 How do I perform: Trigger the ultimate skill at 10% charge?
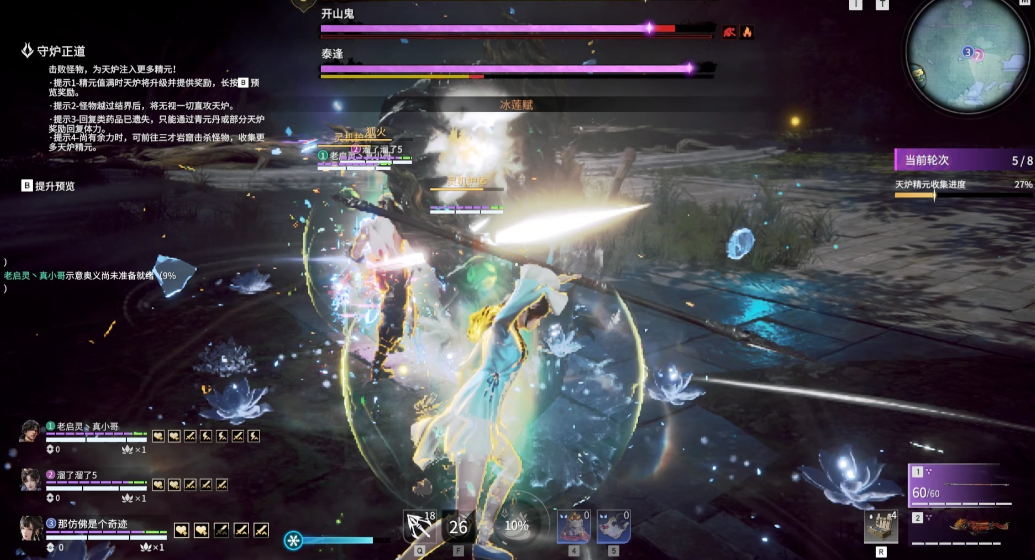tap(516, 525)
